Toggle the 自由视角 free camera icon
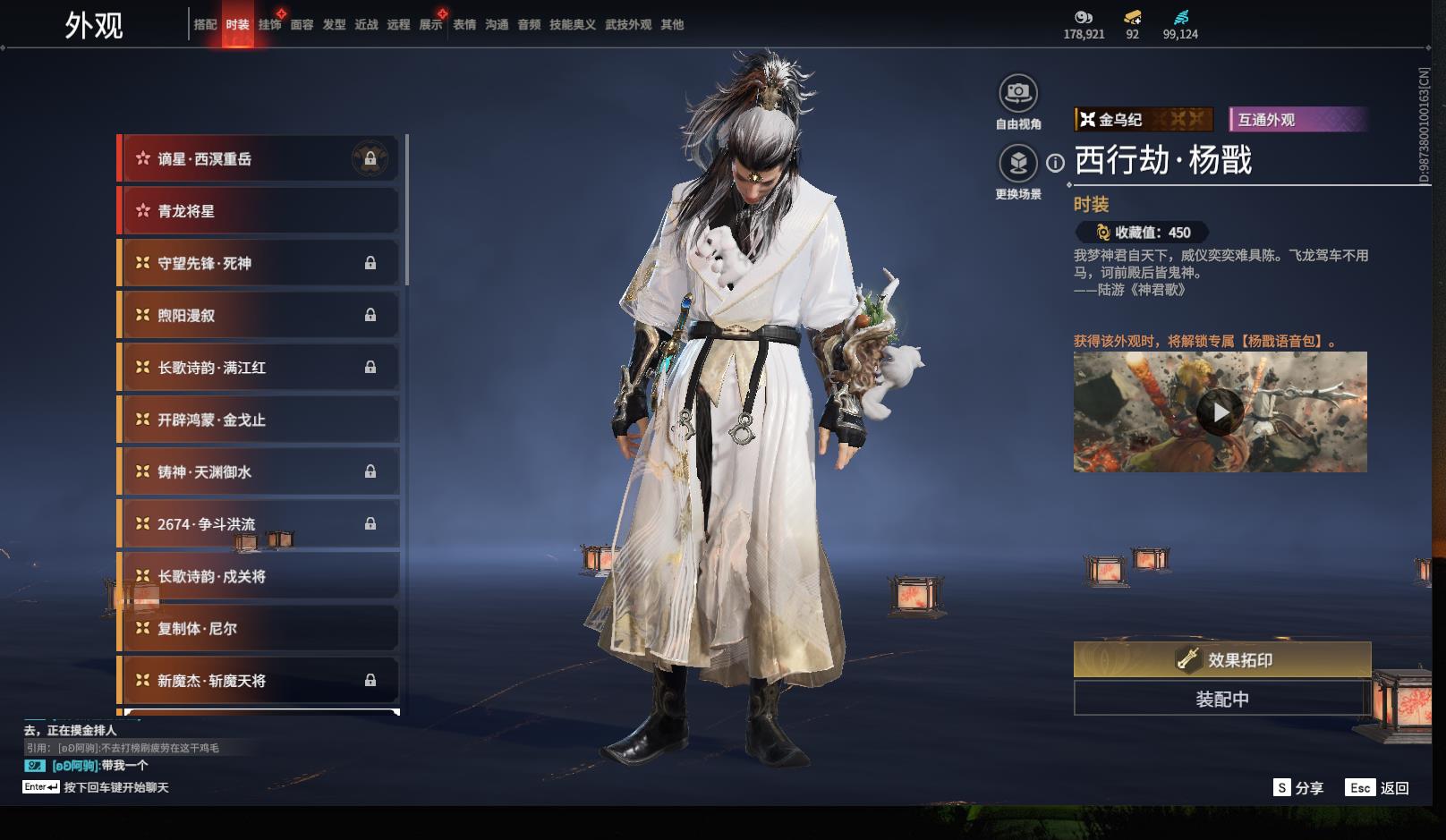 pos(1017,93)
